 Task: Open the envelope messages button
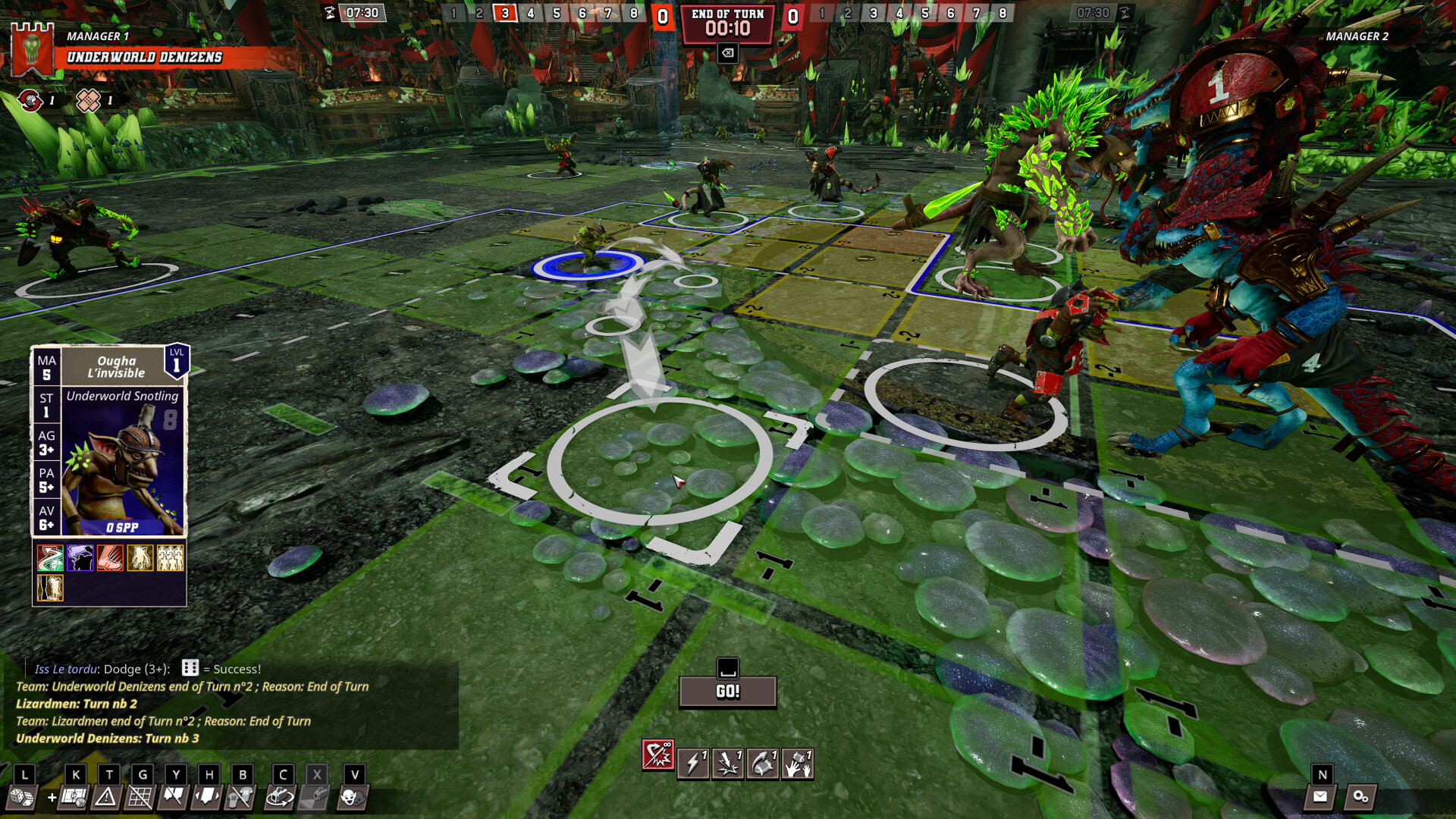(x=1320, y=796)
